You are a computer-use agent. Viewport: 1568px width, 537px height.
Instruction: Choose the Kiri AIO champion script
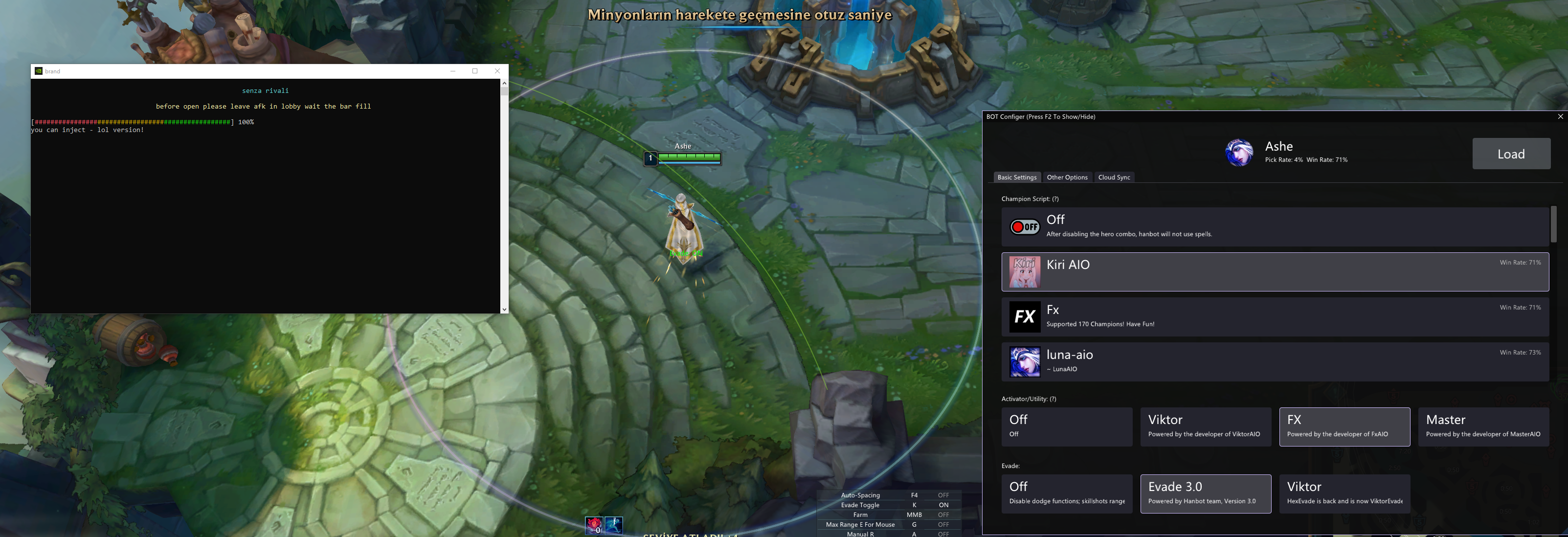pos(1275,271)
